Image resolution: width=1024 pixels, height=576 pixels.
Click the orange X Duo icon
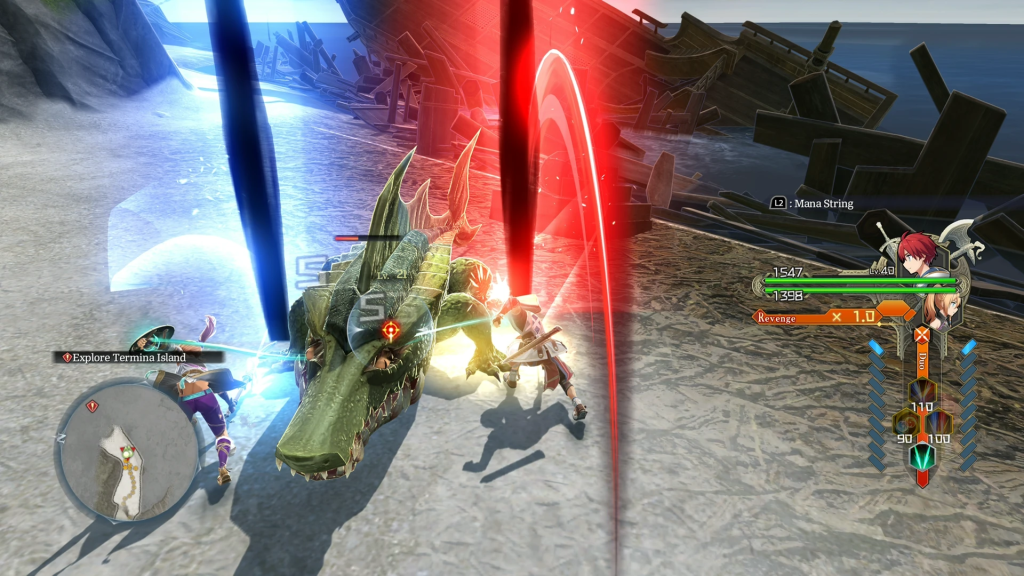tap(920, 336)
